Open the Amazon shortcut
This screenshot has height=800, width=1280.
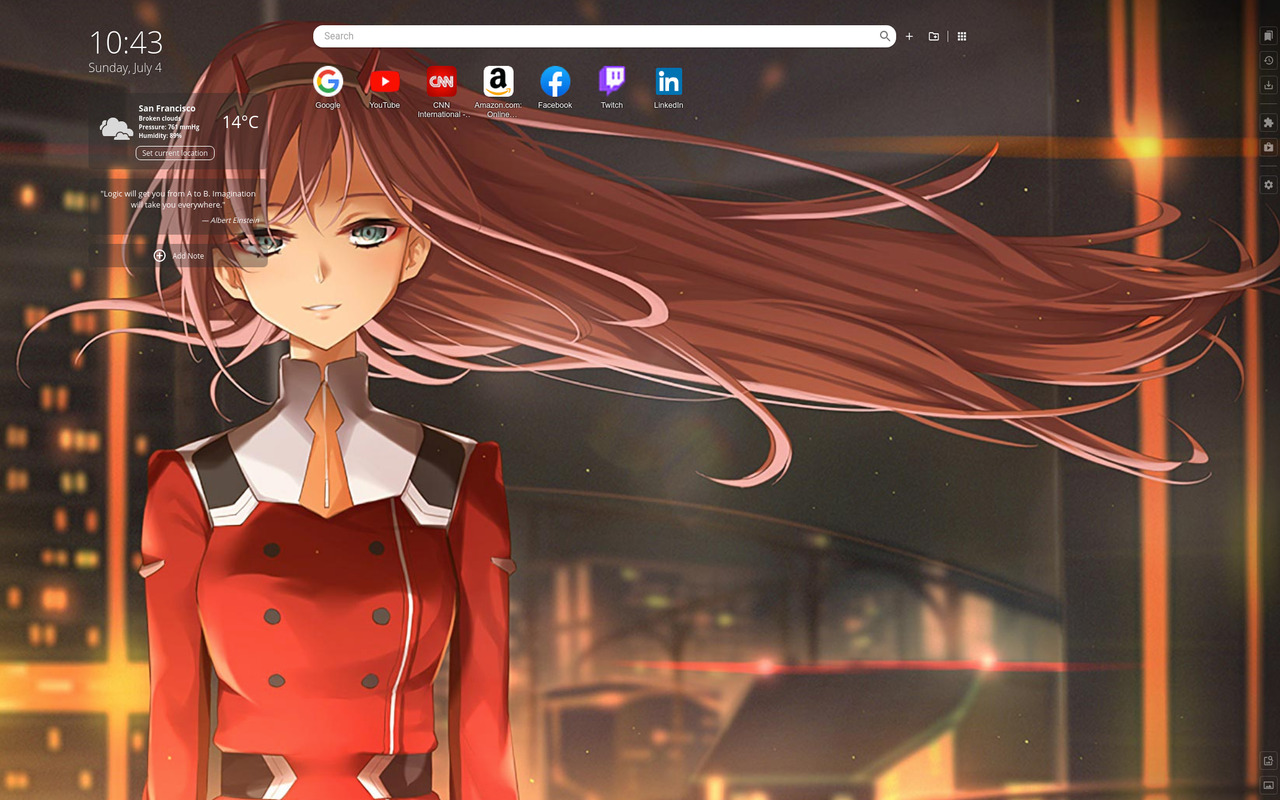pyautogui.click(x=497, y=82)
